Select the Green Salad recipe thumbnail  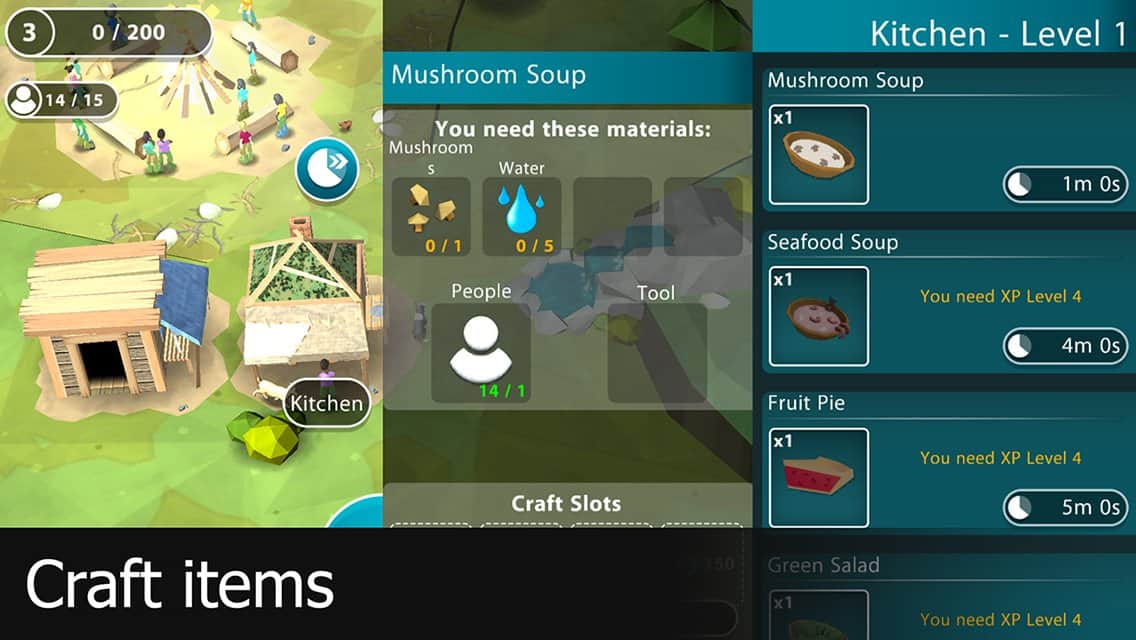819,615
